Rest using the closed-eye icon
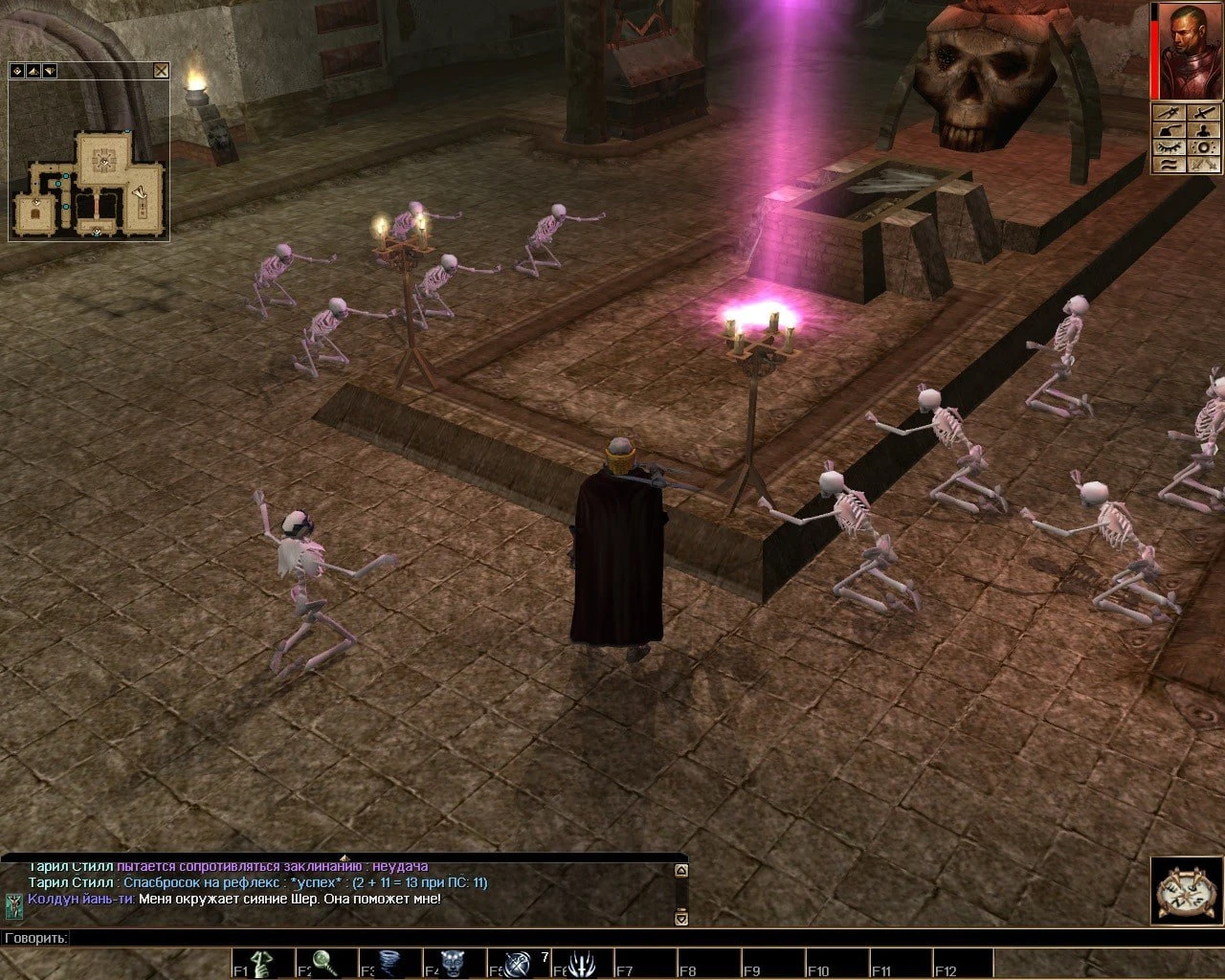Viewport: 1225px width, 980px height. coord(1169,148)
